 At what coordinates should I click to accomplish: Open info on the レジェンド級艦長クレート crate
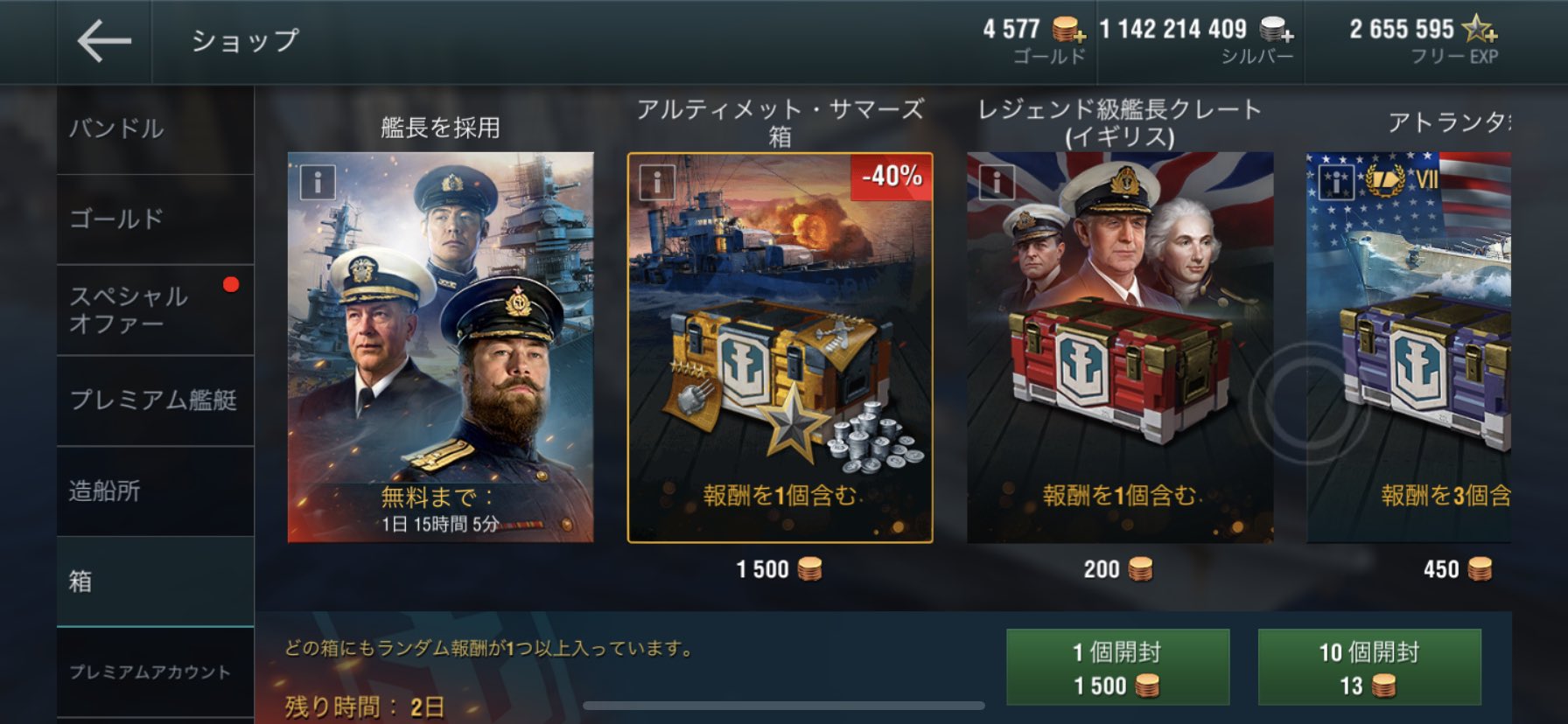[997, 181]
